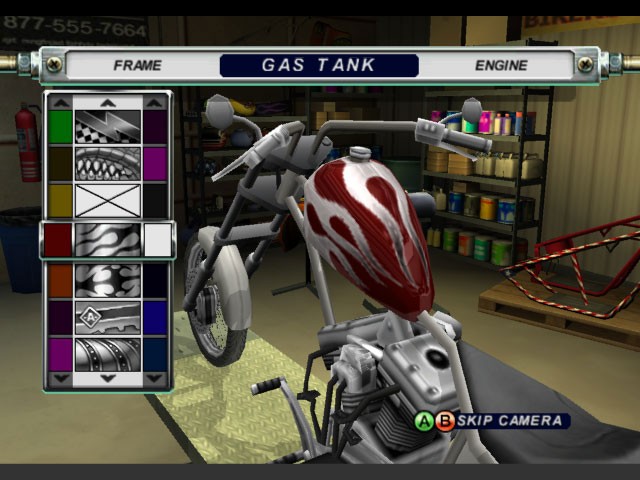640x480 pixels.
Task: Select the blank crossed-out pattern option
Action: [108, 200]
